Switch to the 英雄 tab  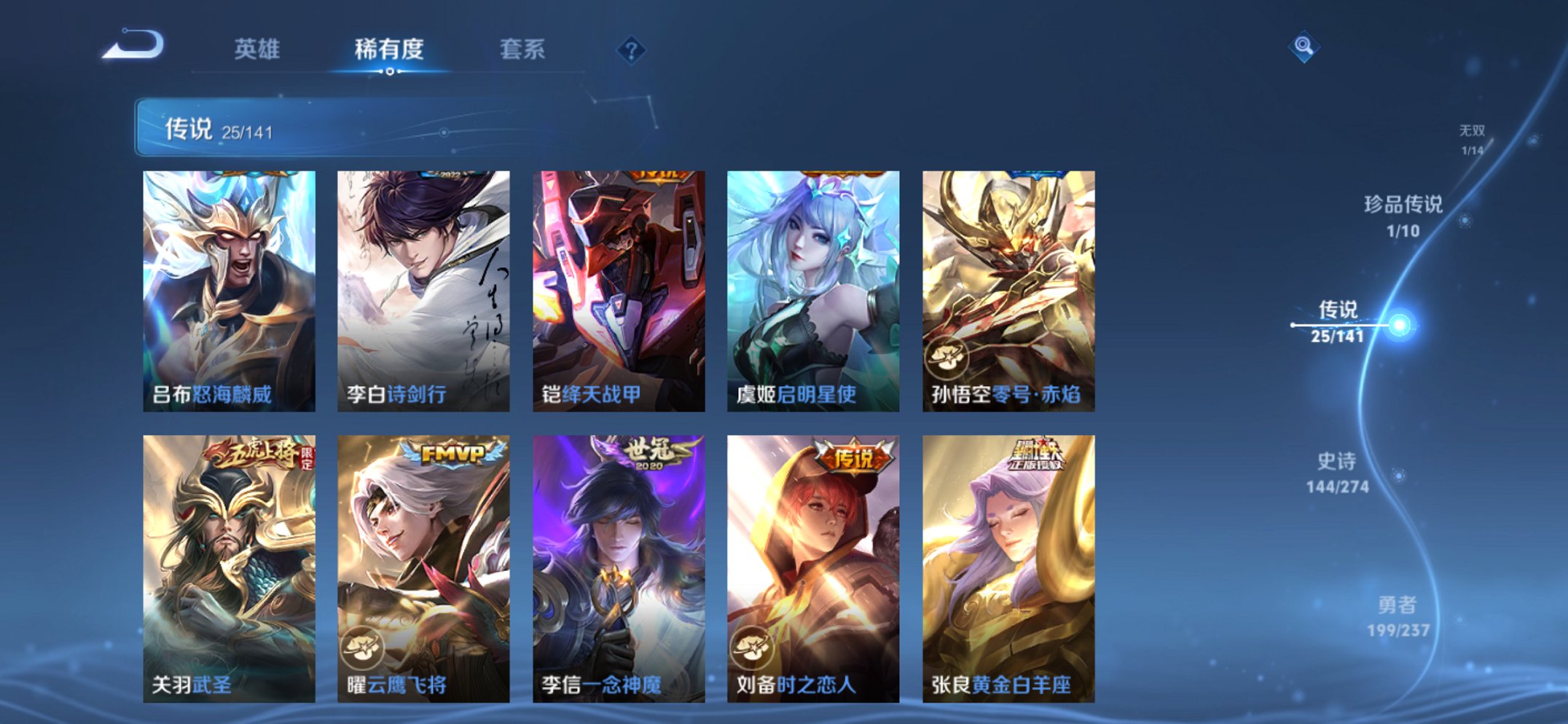255,48
